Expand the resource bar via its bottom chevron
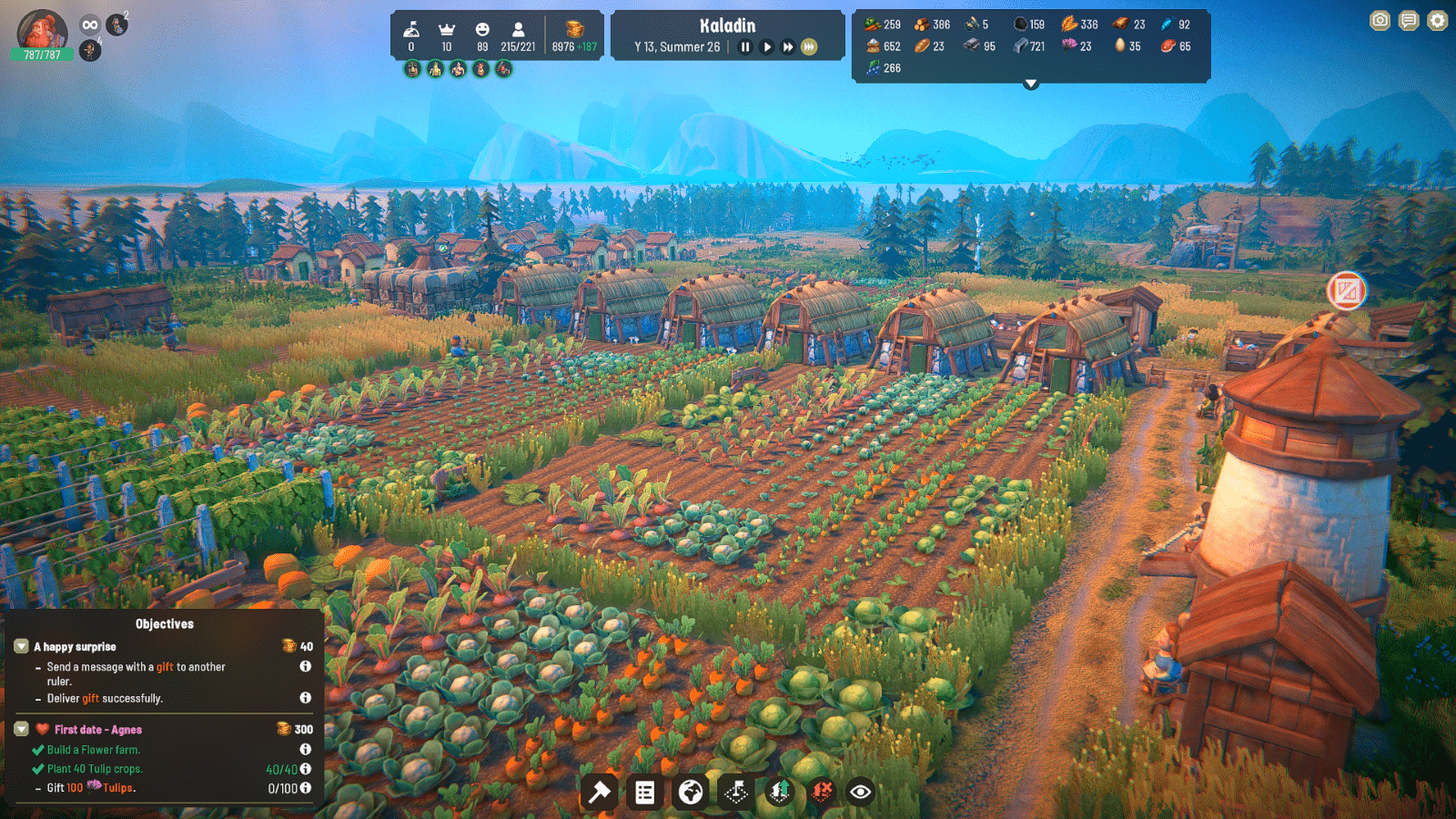 1030,84
